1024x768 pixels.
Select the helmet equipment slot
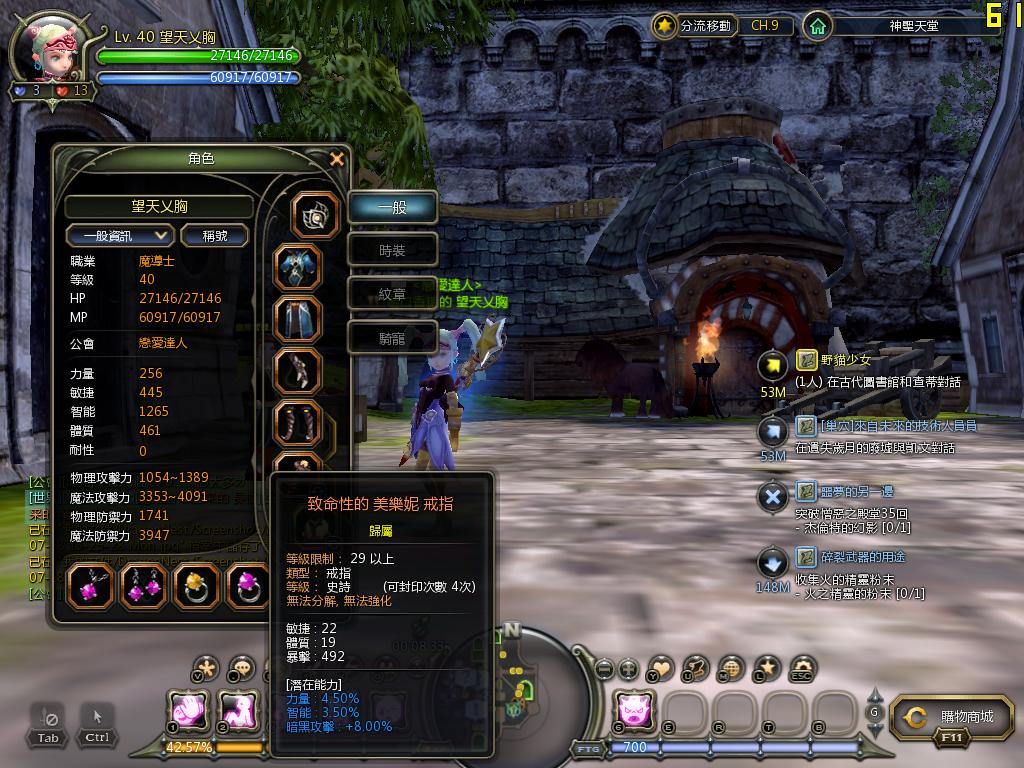(315, 215)
